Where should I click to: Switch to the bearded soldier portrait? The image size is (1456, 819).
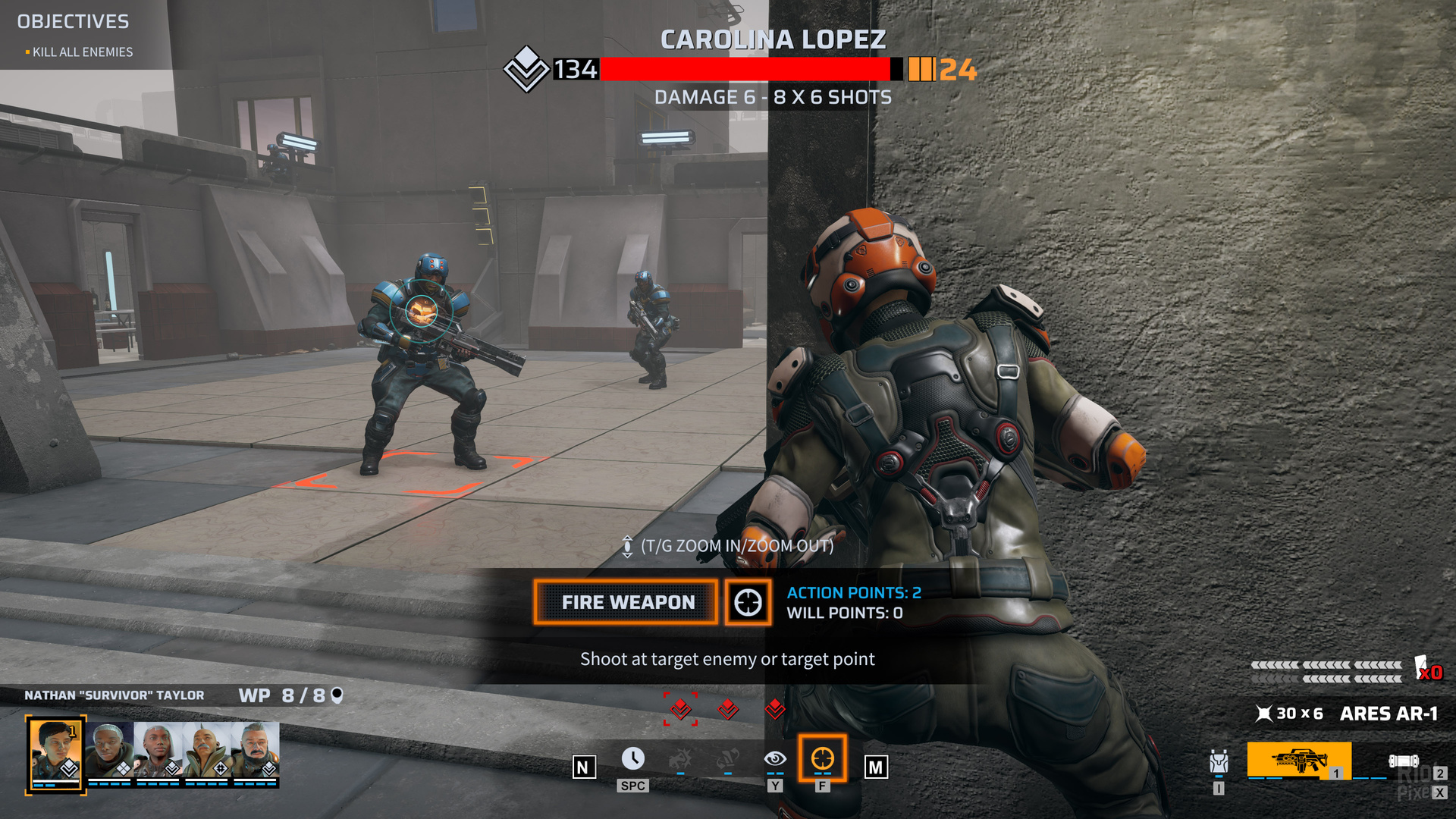(256, 749)
